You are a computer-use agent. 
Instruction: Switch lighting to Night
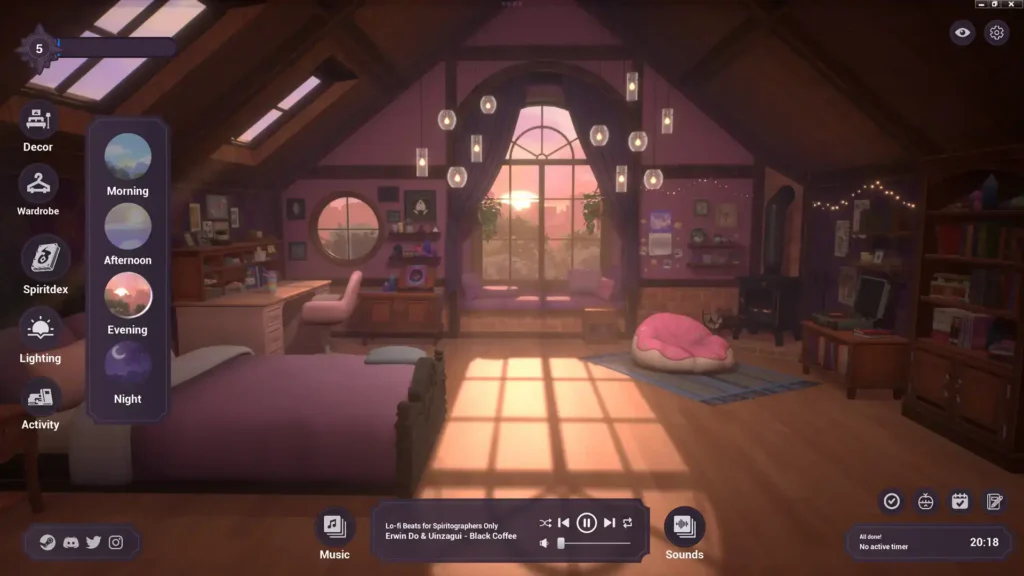(128, 365)
